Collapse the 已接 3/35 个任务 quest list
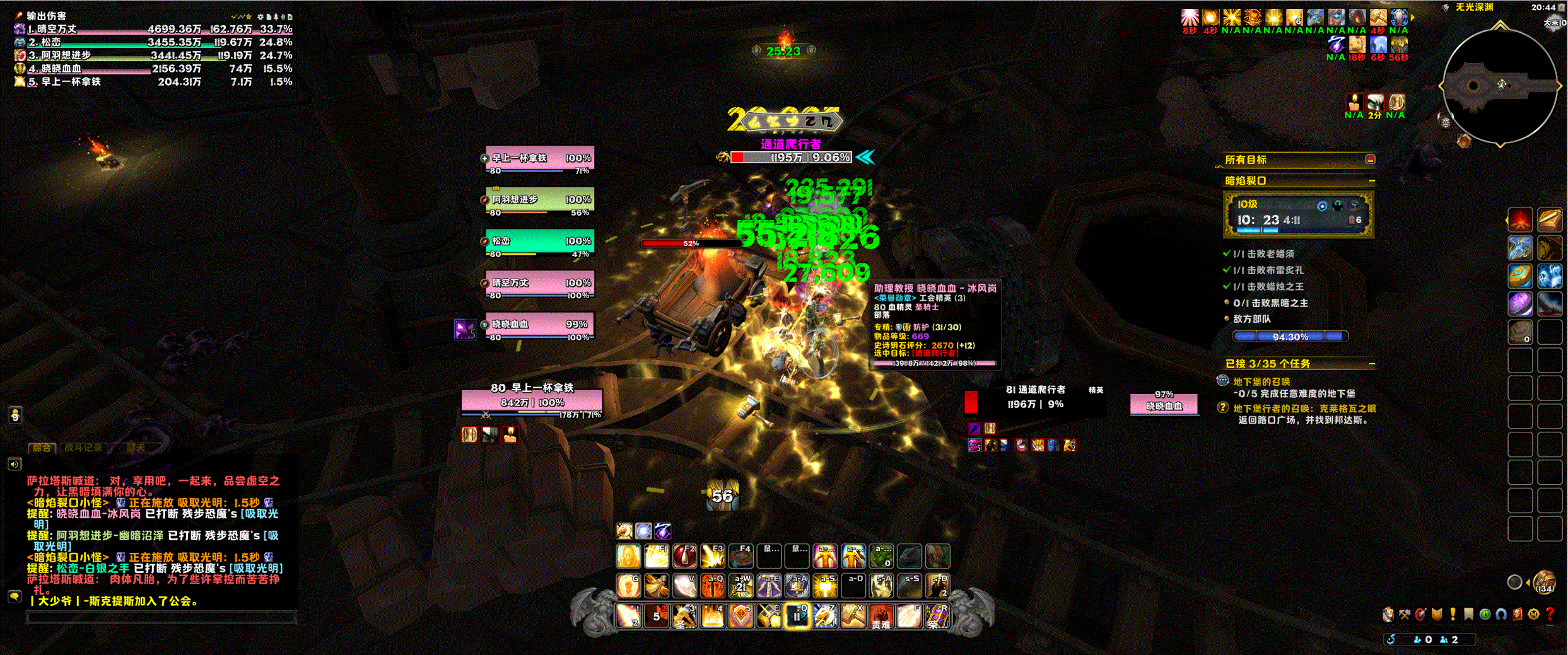Viewport: 1568px width, 655px height. tap(1372, 364)
